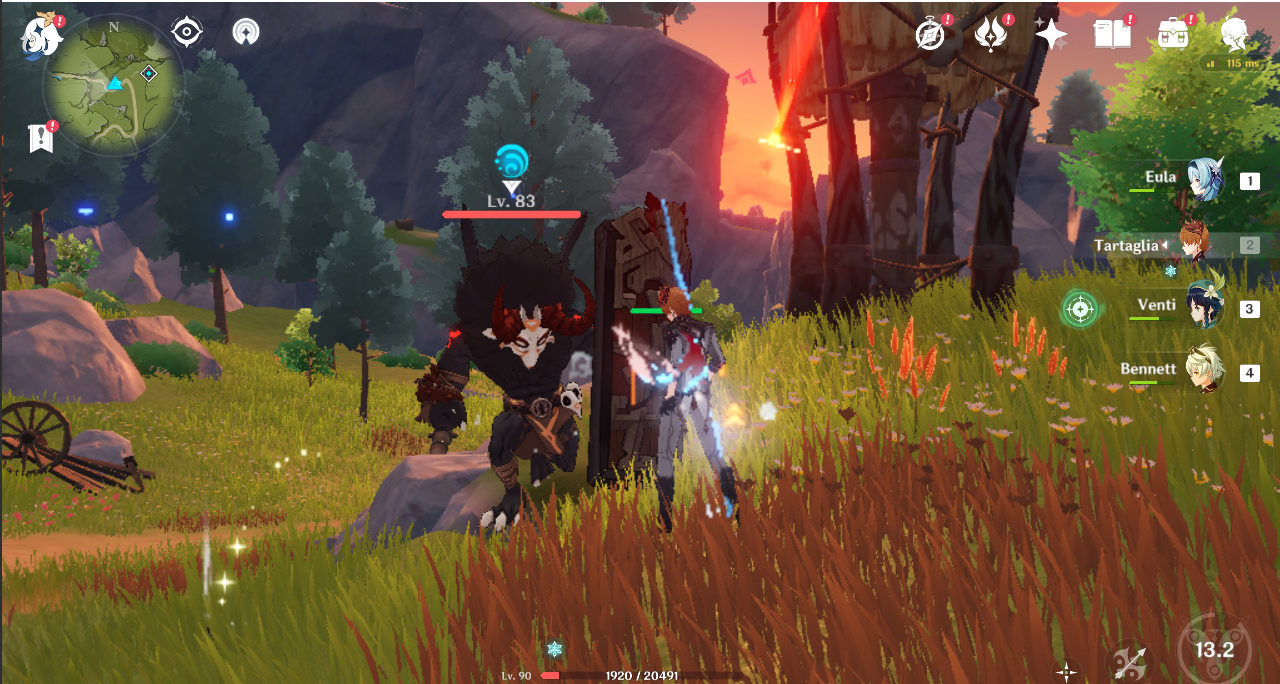Activate the bow-and-arrow stance icon
Screen dimensions: 1280x684
tap(1130, 661)
